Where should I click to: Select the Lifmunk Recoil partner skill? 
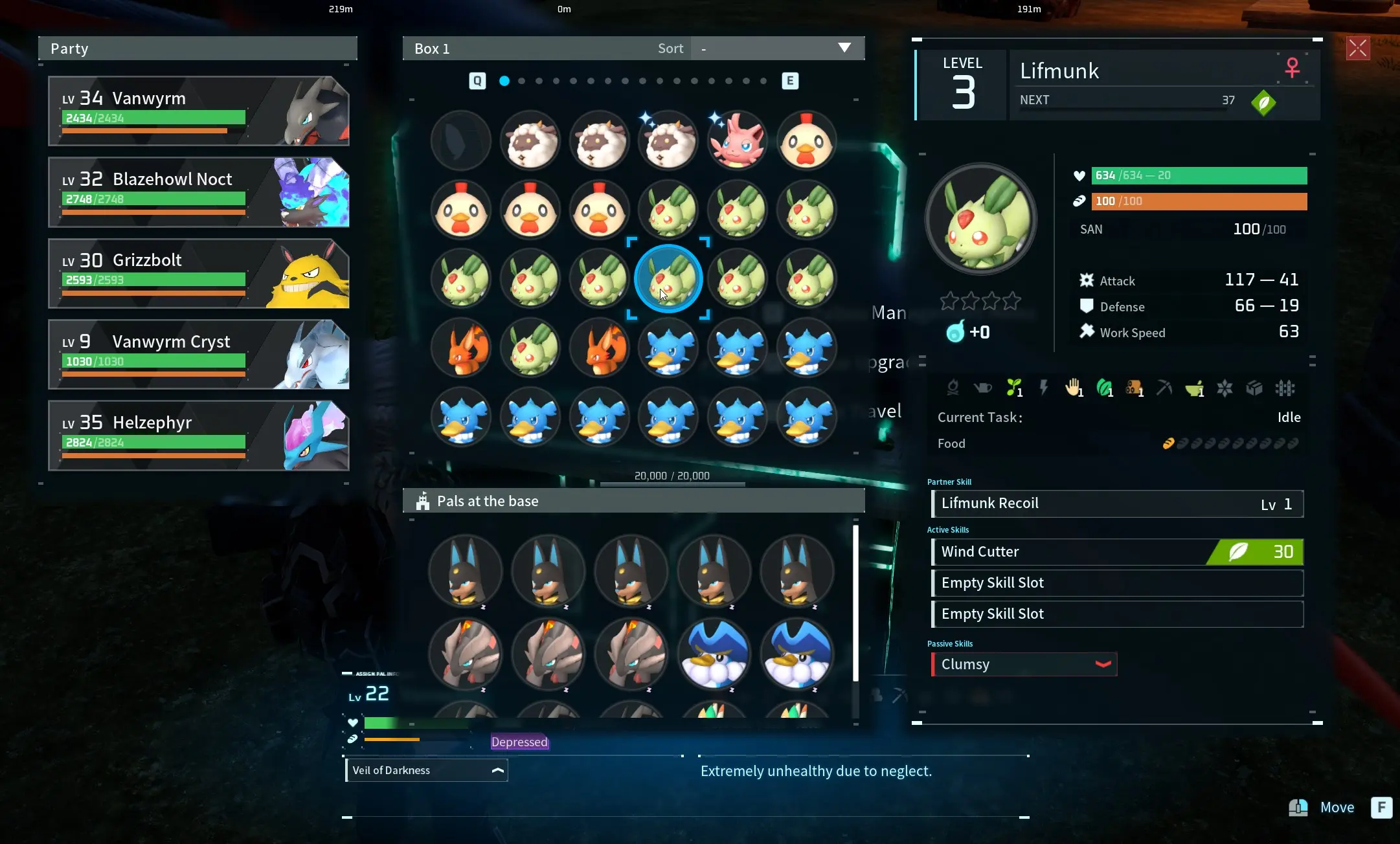click(1117, 504)
